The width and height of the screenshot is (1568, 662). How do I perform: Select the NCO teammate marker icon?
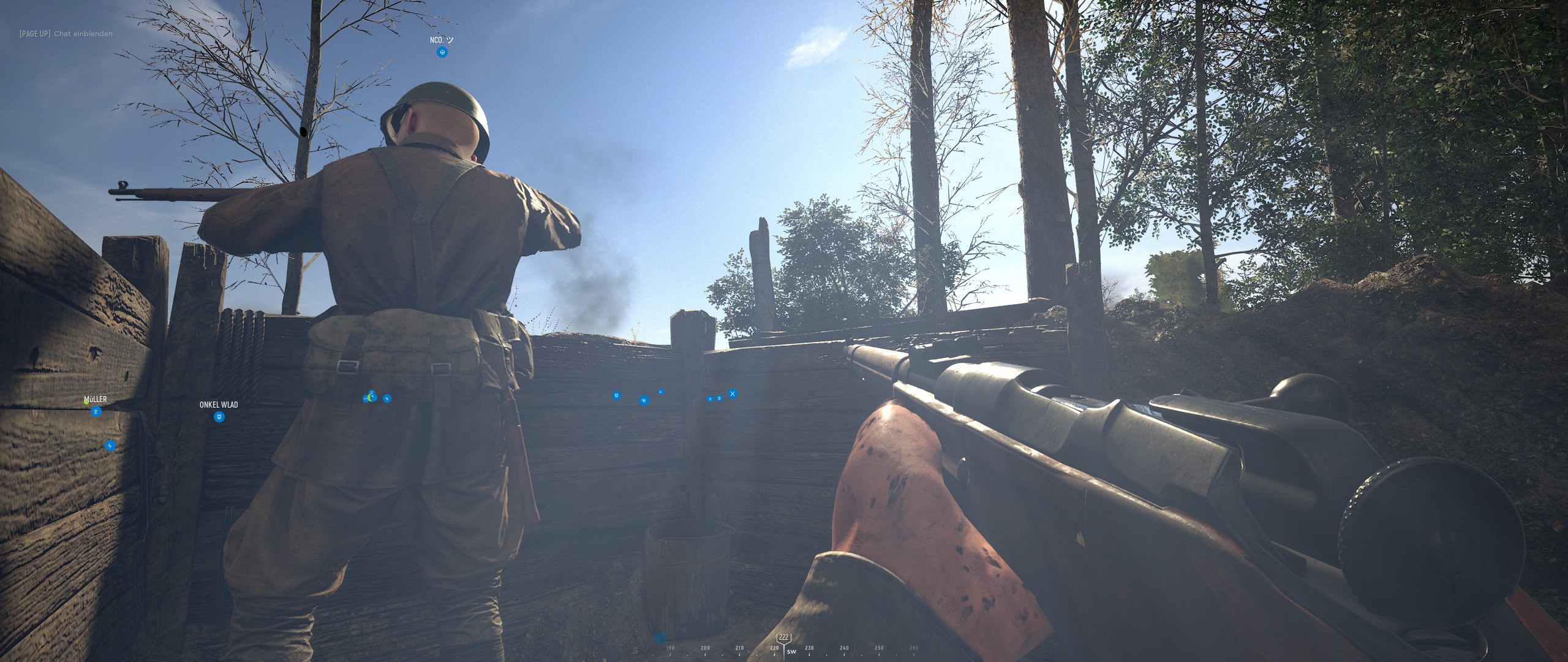coord(442,53)
